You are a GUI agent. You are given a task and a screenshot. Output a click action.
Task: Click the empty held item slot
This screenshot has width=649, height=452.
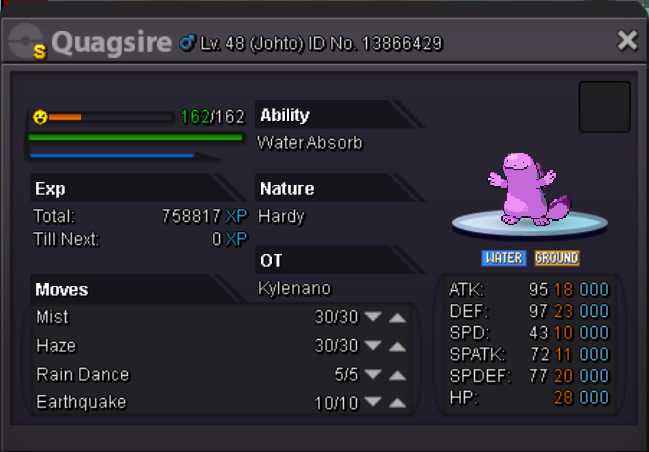click(604, 107)
